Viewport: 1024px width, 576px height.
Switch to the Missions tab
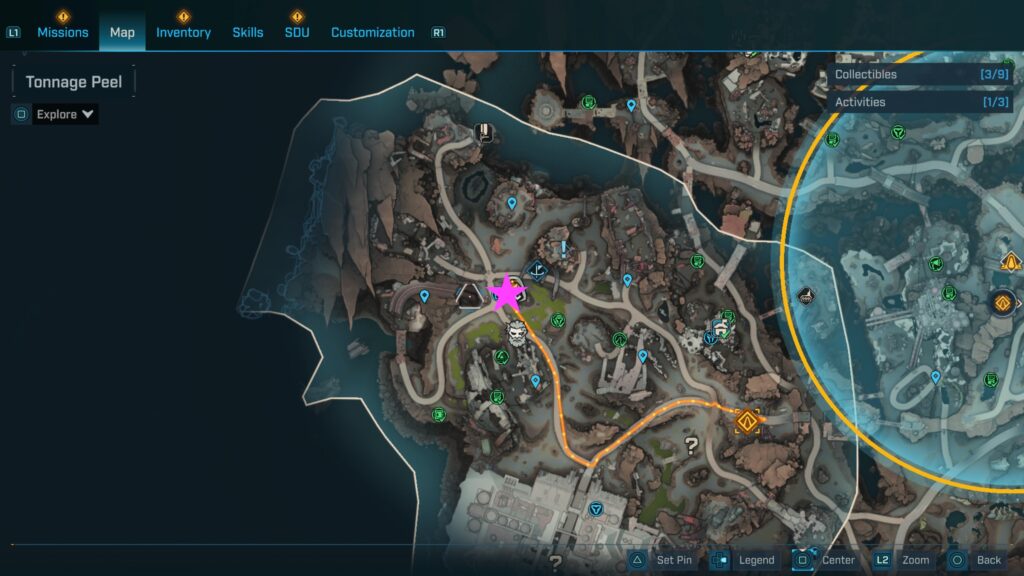pyautogui.click(x=63, y=32)
